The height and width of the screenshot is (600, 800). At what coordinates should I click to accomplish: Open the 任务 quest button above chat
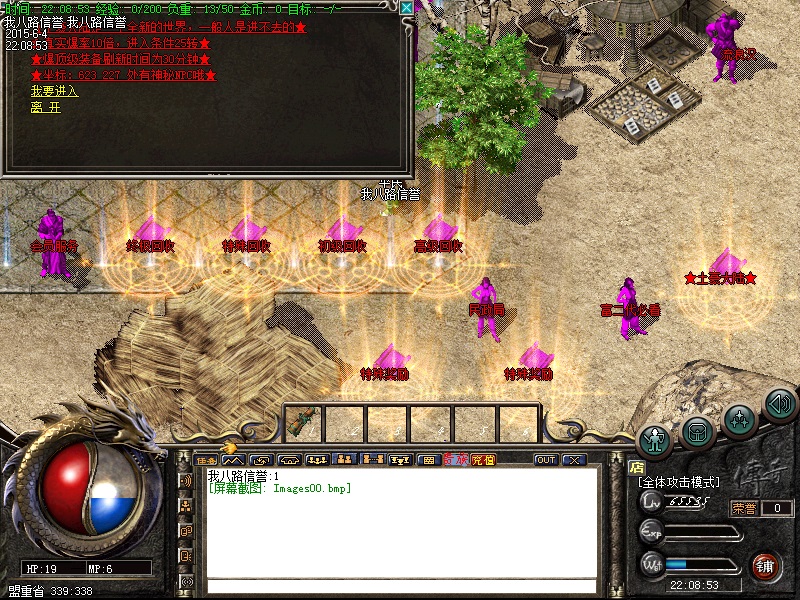(x=206, y=460)
